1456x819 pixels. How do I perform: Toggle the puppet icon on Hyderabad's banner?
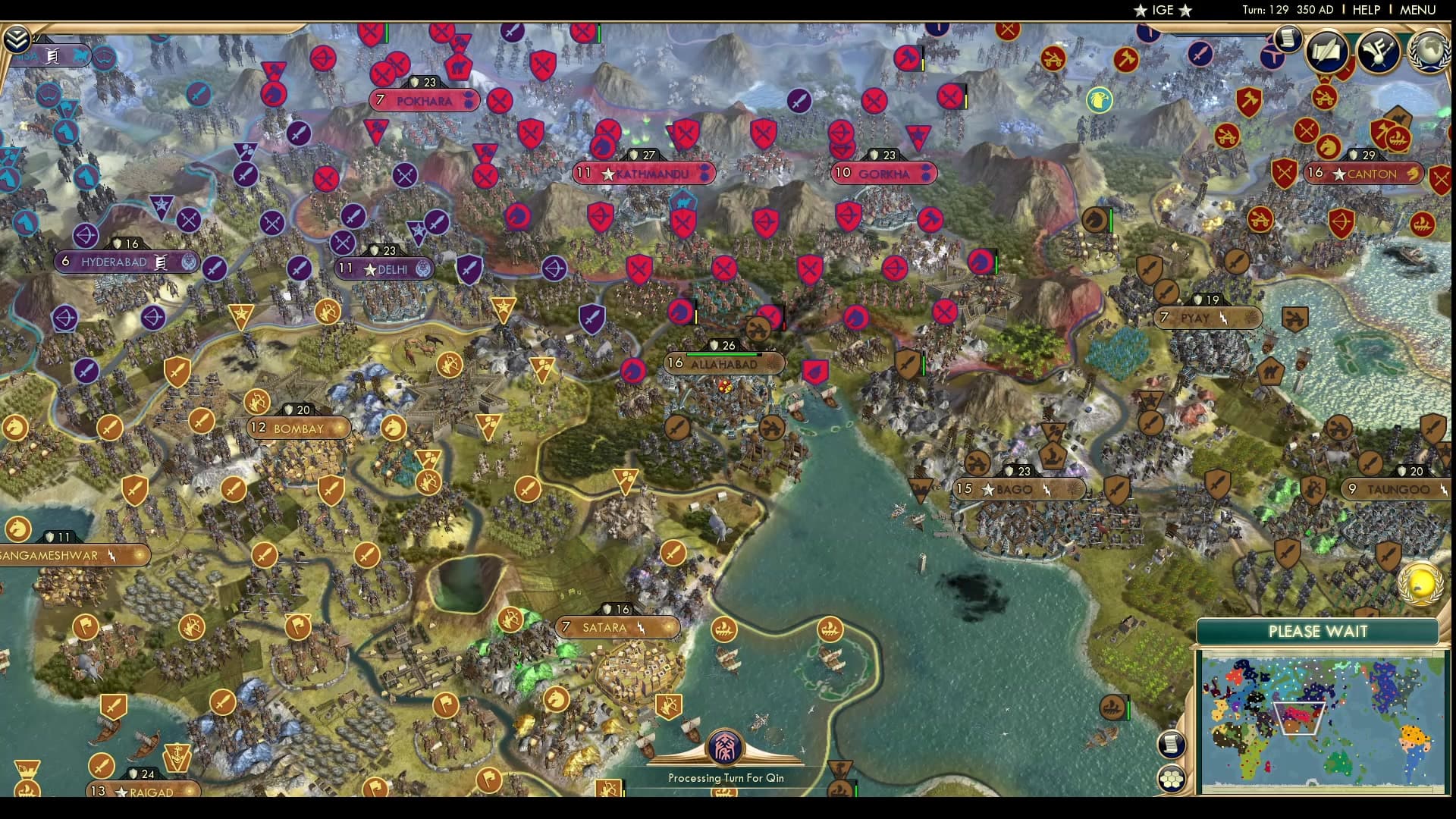tap(159, 261)
